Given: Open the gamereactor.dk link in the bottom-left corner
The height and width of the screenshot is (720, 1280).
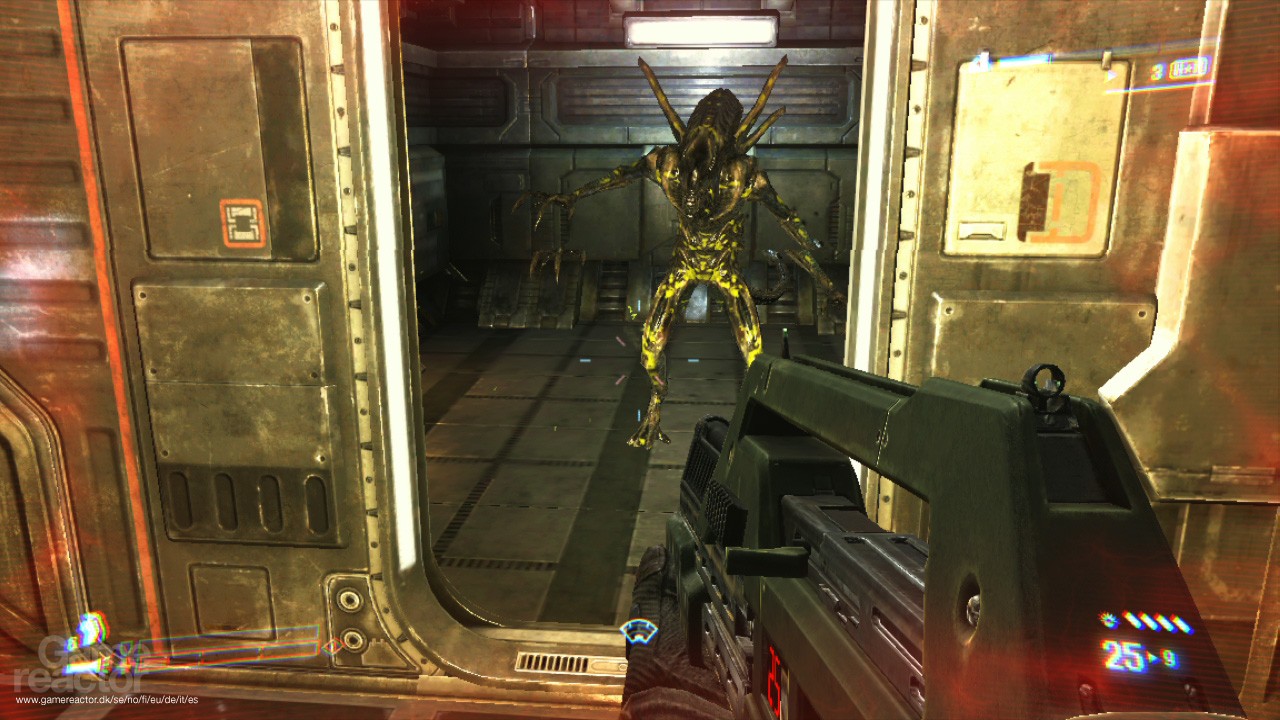Looking at the screenshot, I should pyautogui.click(x=105, y=701).
